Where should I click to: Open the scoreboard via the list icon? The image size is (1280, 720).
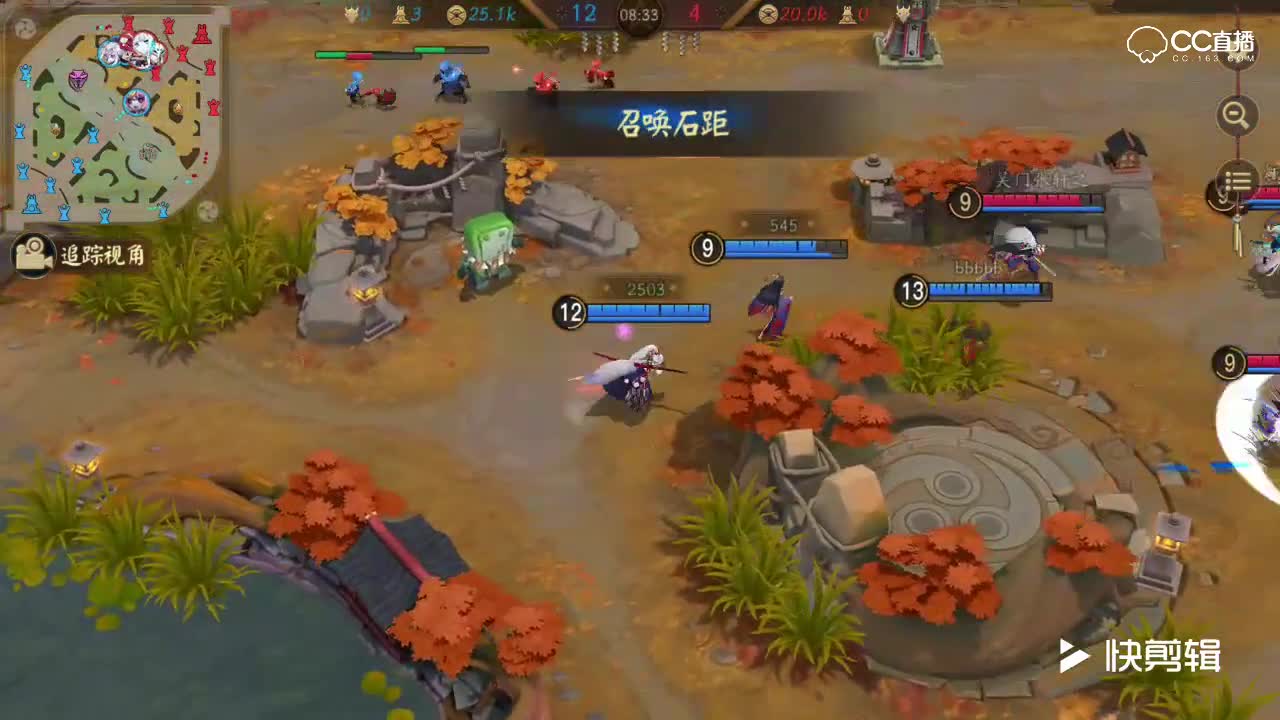tap(1237, 180)
